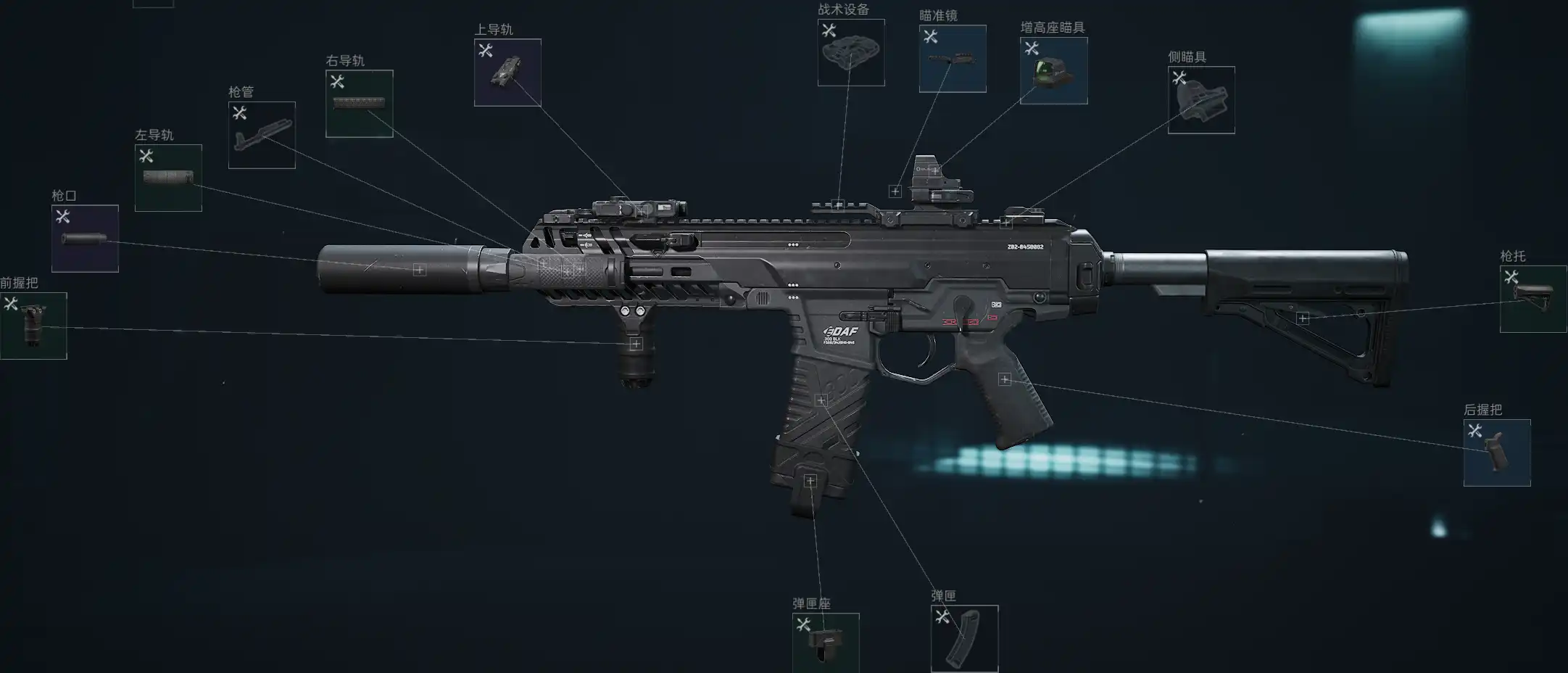Choose the 弹匣 magazine slot
The height and width of the screenshot is (673, 1568).
964,639
